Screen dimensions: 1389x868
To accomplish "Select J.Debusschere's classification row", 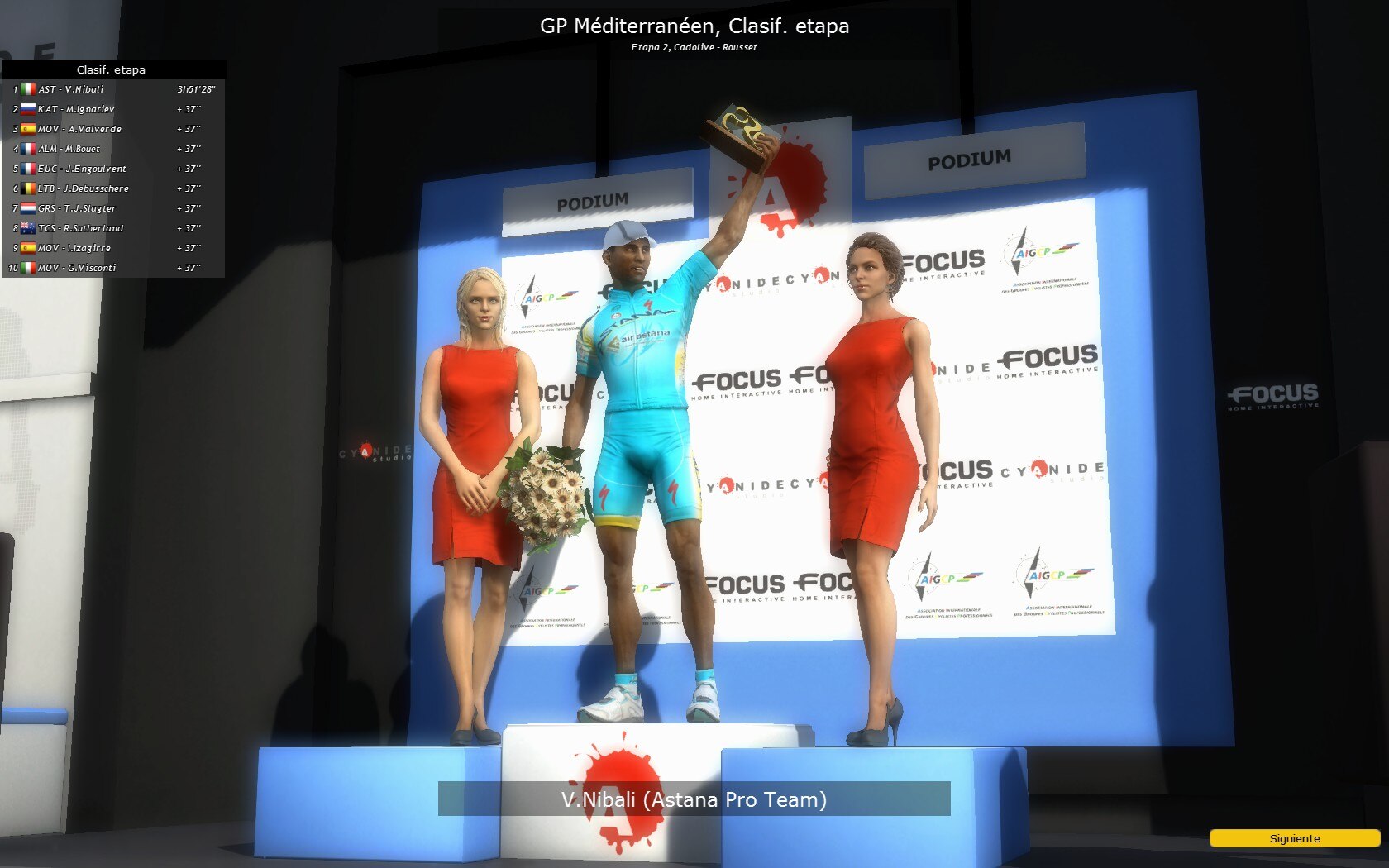I will point(113,188).
